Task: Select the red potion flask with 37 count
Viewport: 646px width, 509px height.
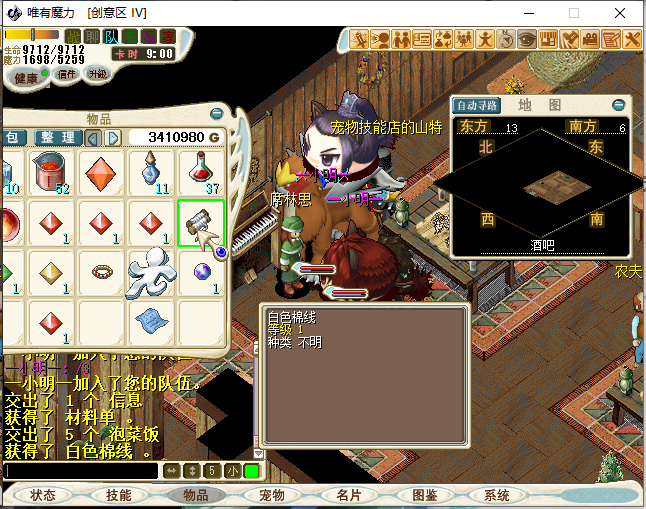Action: pyautogui.click(x=201, y=172)
